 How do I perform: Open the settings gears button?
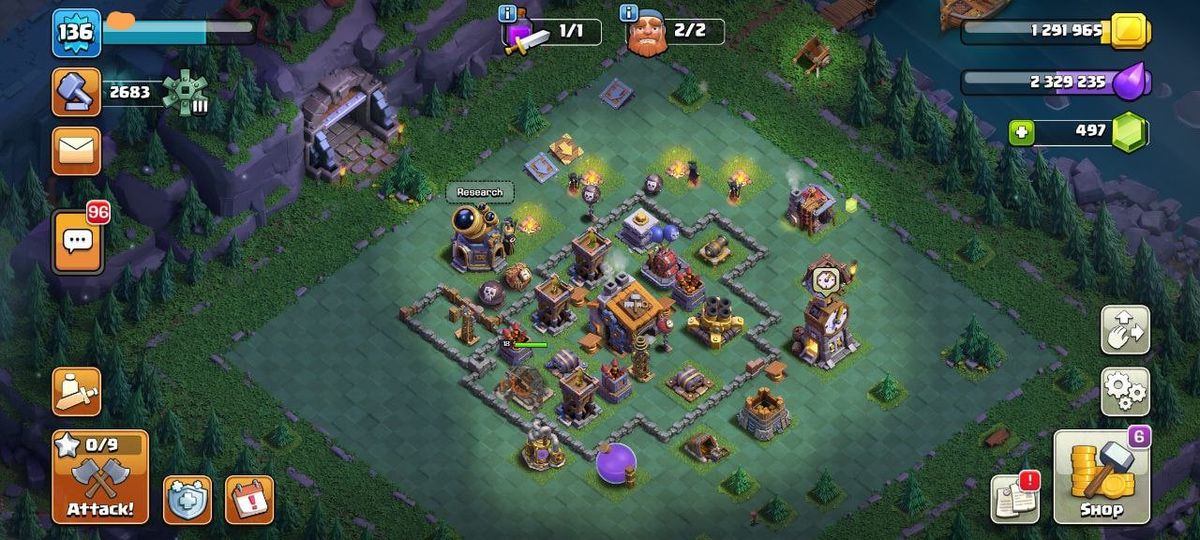tap(1125, 391)
